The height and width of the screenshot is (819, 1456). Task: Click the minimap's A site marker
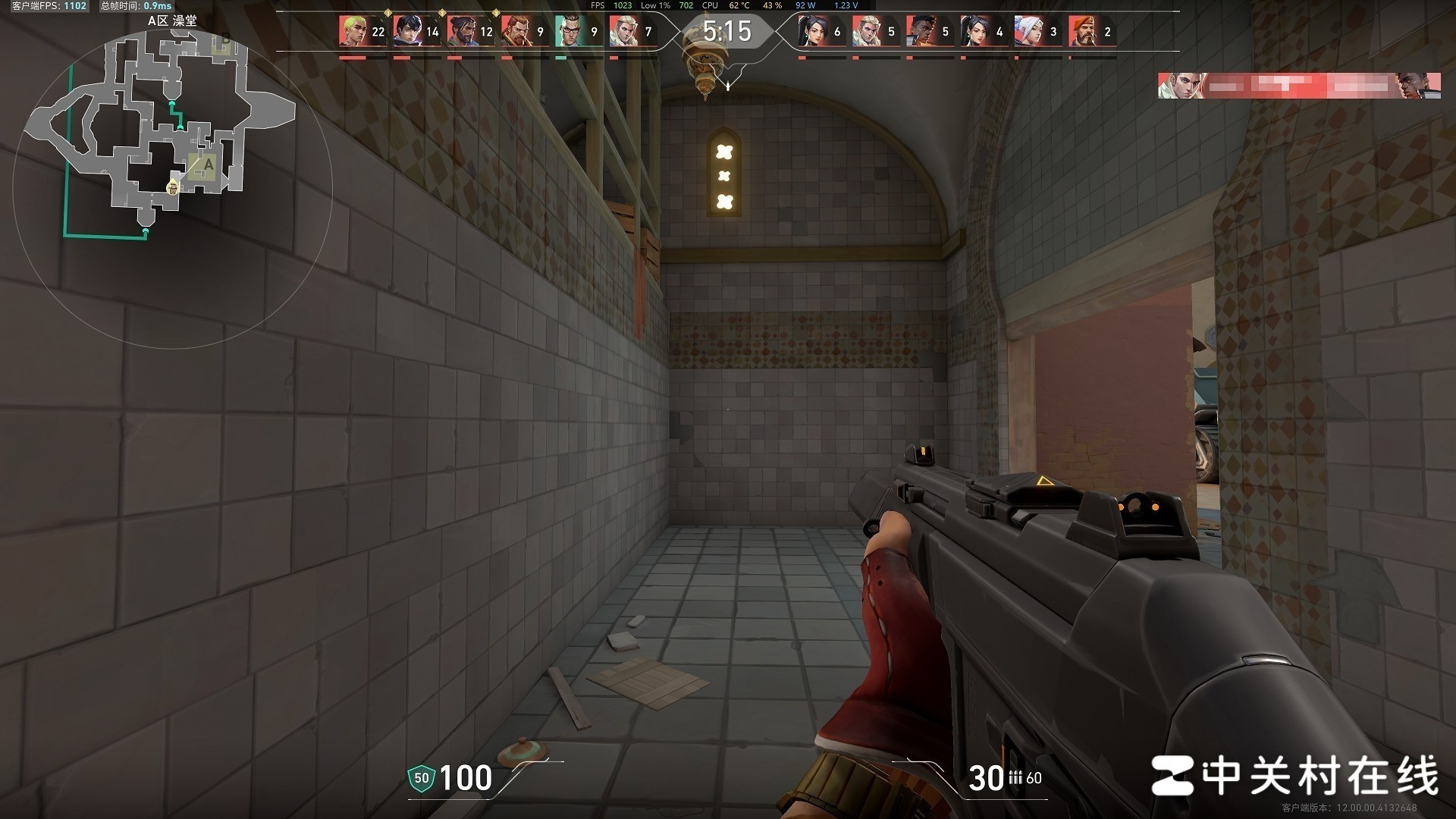(x=208, y=165)
